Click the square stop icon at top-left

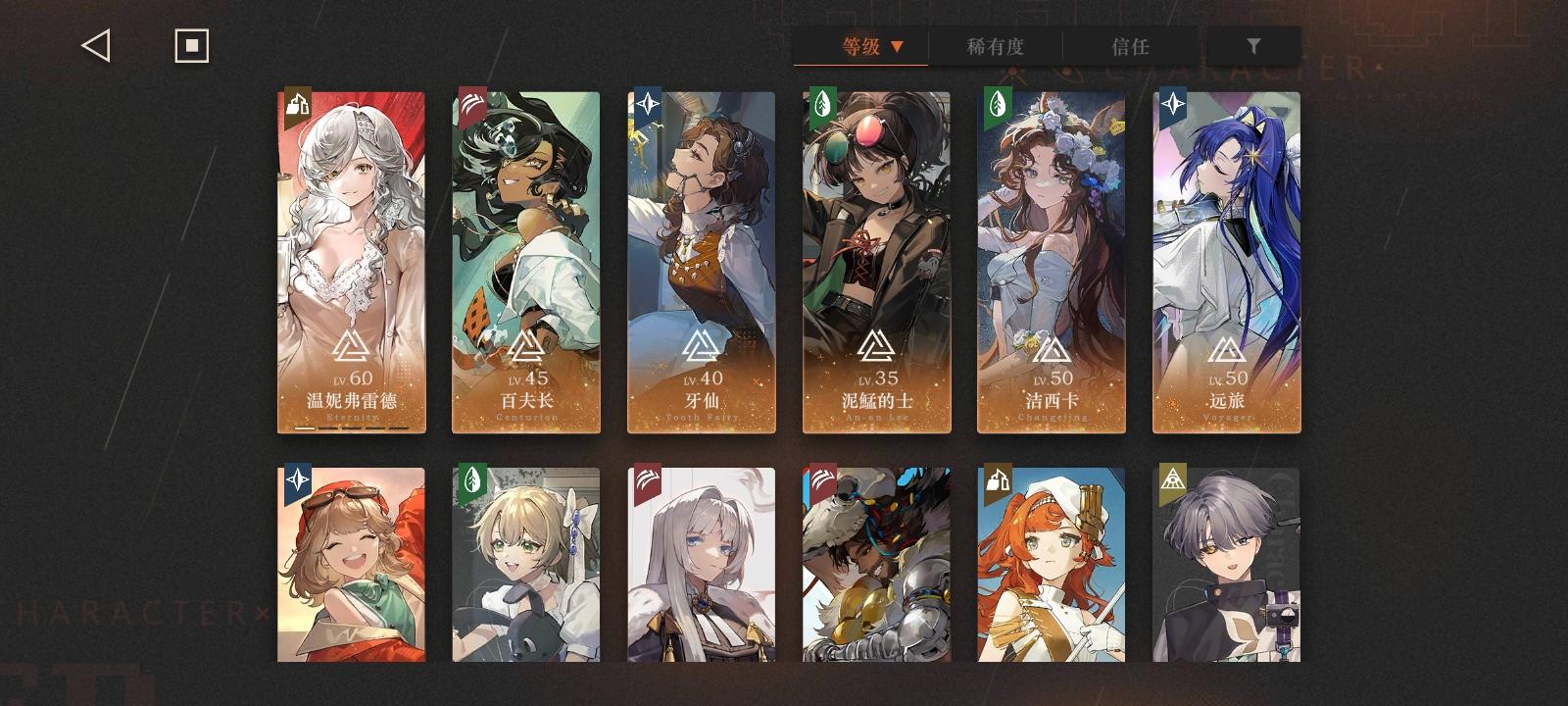click(192, 44)
